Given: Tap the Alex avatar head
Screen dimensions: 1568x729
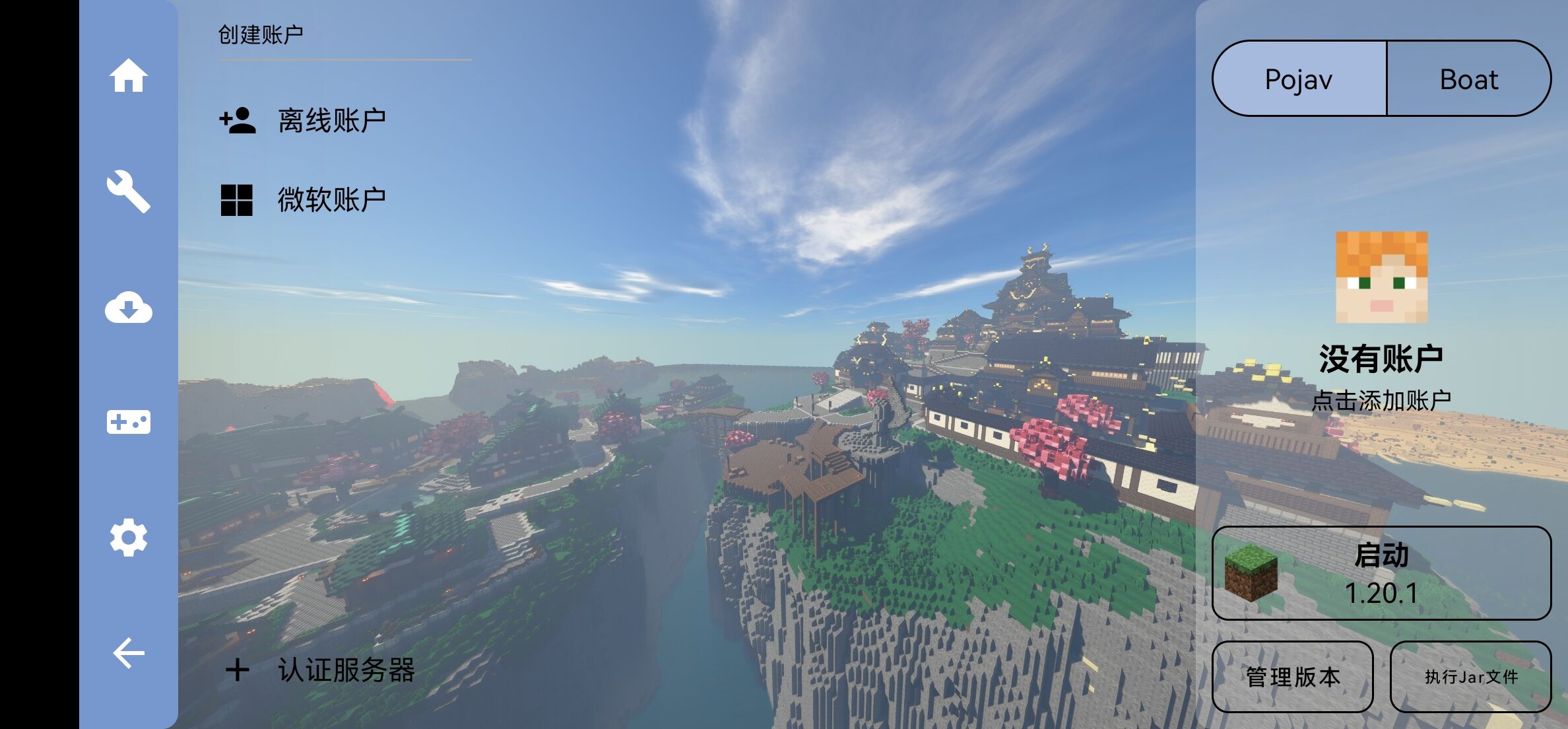Looking at the screenshot, I should (1381, 277).
